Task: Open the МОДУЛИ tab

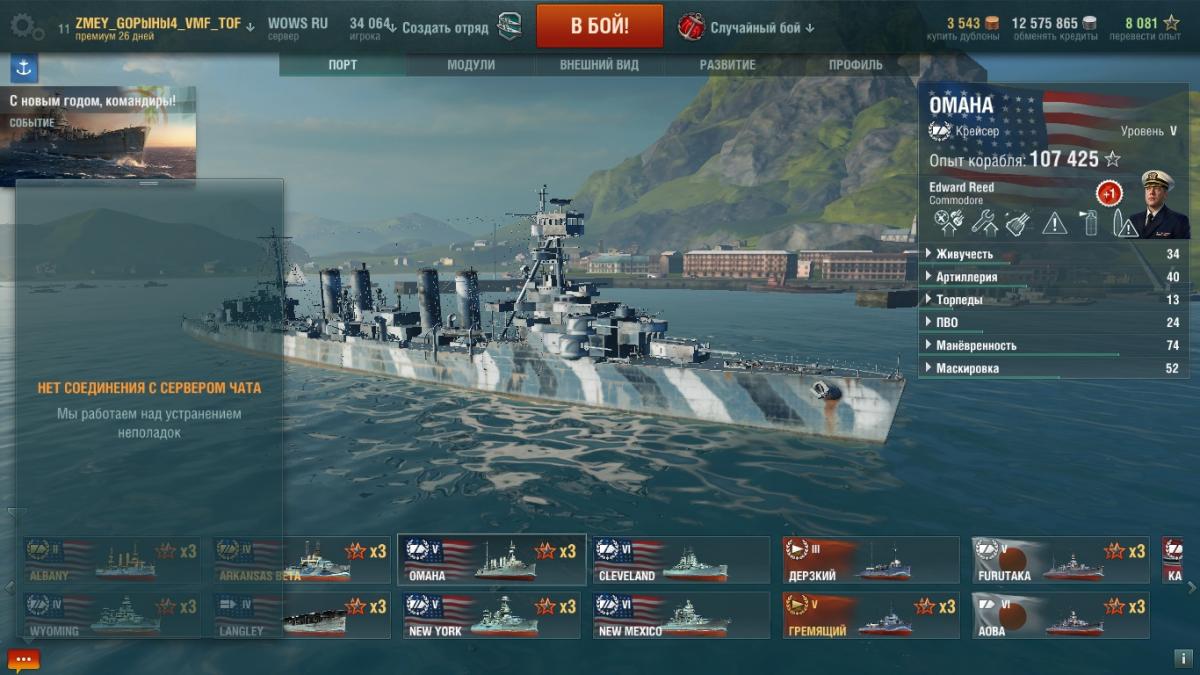Action: [x=471, y=65]
